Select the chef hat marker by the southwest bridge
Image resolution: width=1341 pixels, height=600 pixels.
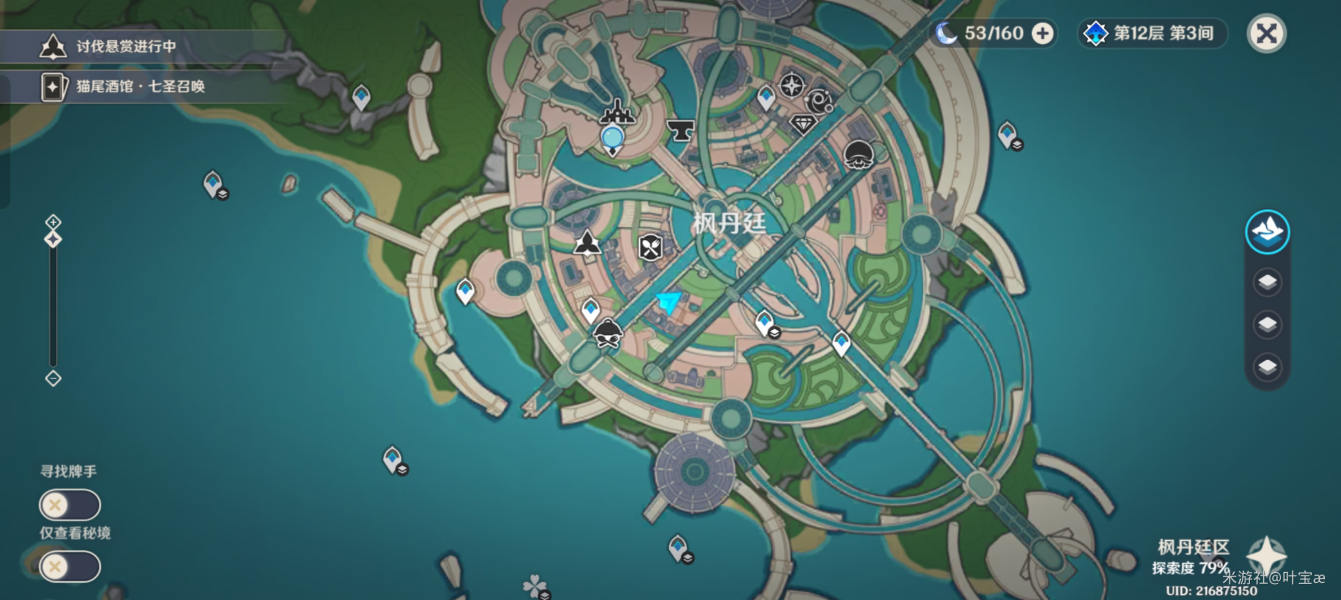tap(608, 334)
